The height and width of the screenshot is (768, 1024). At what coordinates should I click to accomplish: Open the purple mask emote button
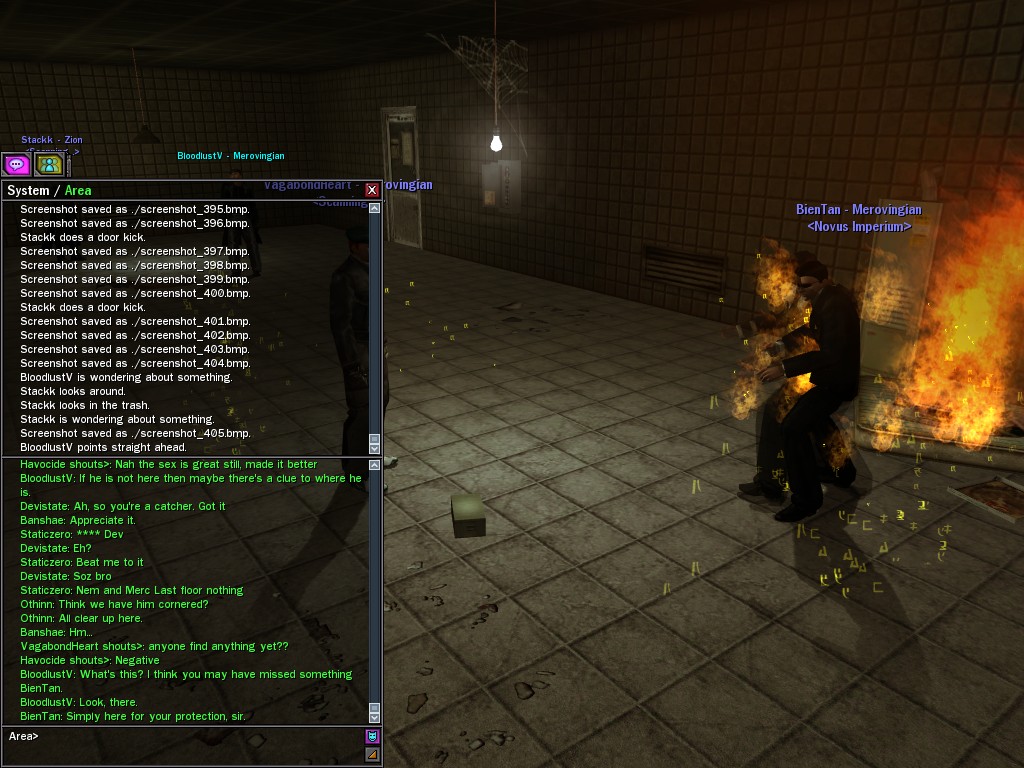pyautogui.click(x=373, y=737)
